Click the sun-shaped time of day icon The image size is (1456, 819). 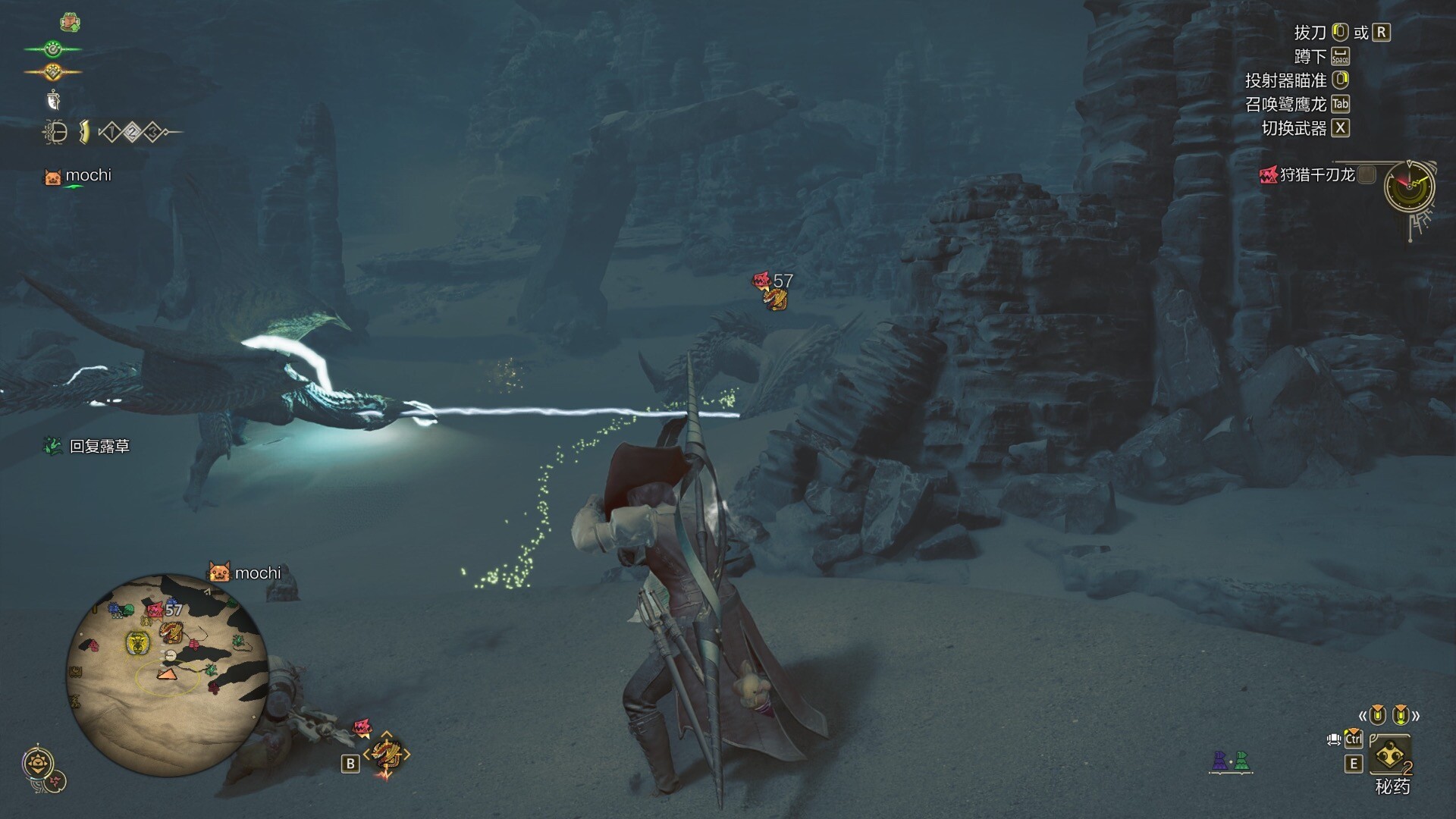pyautogui.click(x=36, y=763)
